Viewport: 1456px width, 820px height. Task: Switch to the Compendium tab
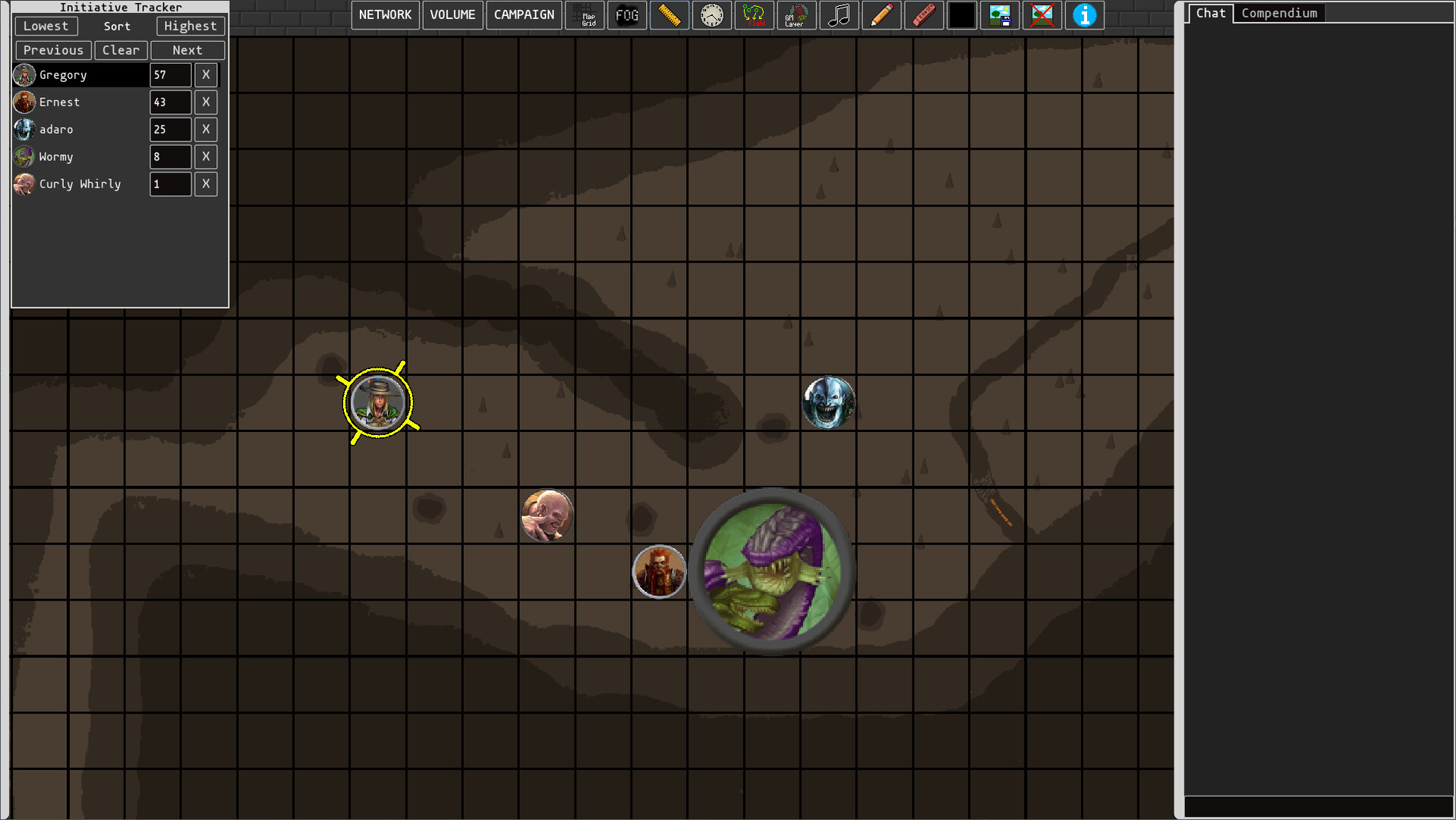pyautogui.click(x=1278, y=13)
